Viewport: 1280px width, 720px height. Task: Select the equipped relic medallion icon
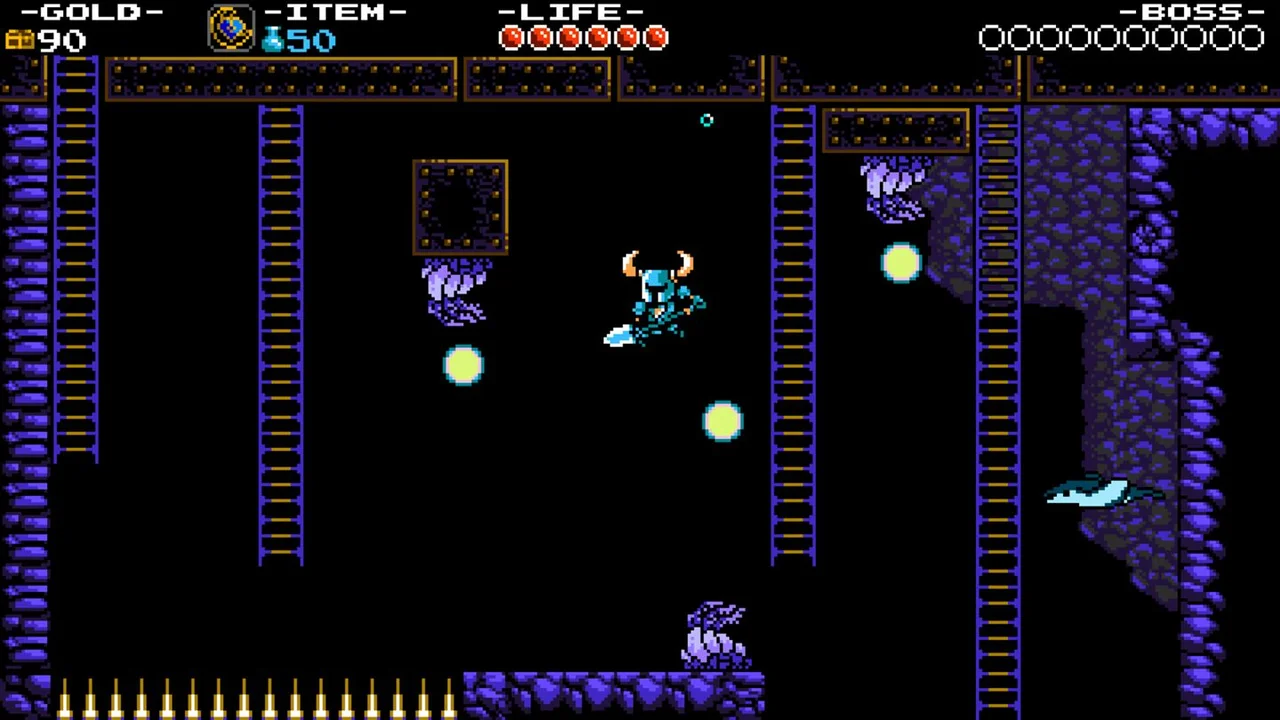tap(229, 27)
